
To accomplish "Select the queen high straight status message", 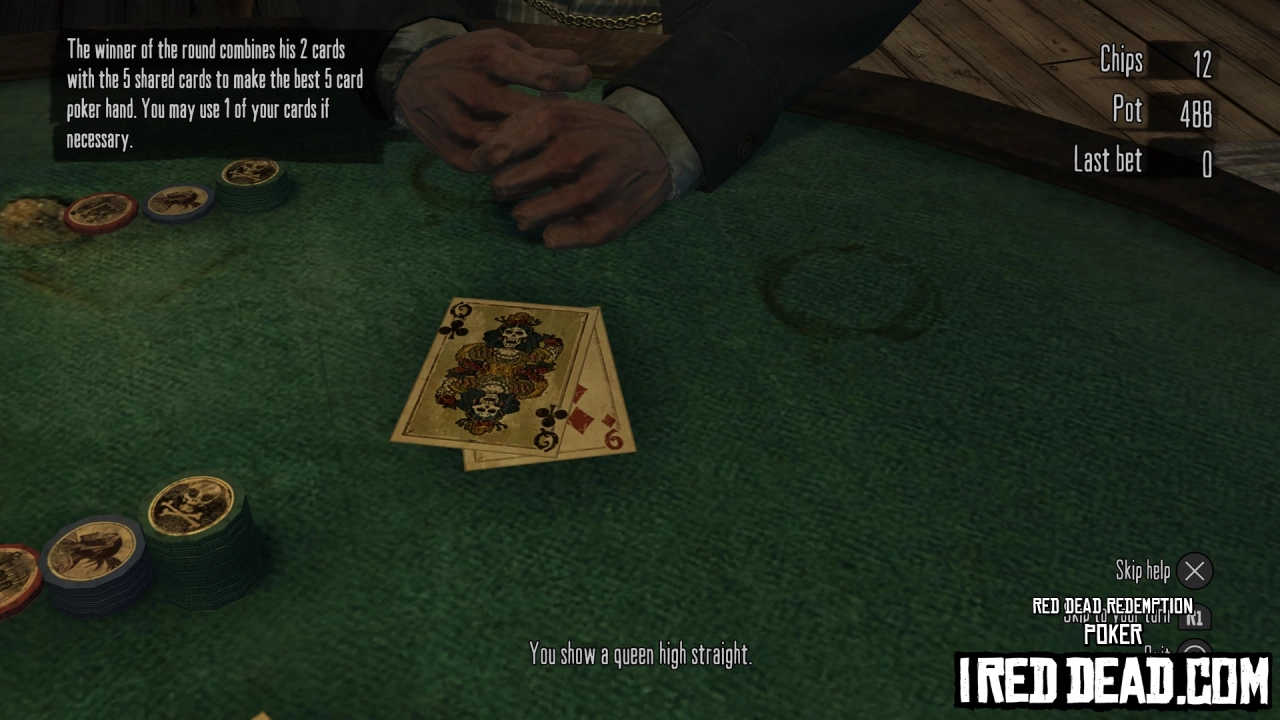I will (x=640, y=655).
